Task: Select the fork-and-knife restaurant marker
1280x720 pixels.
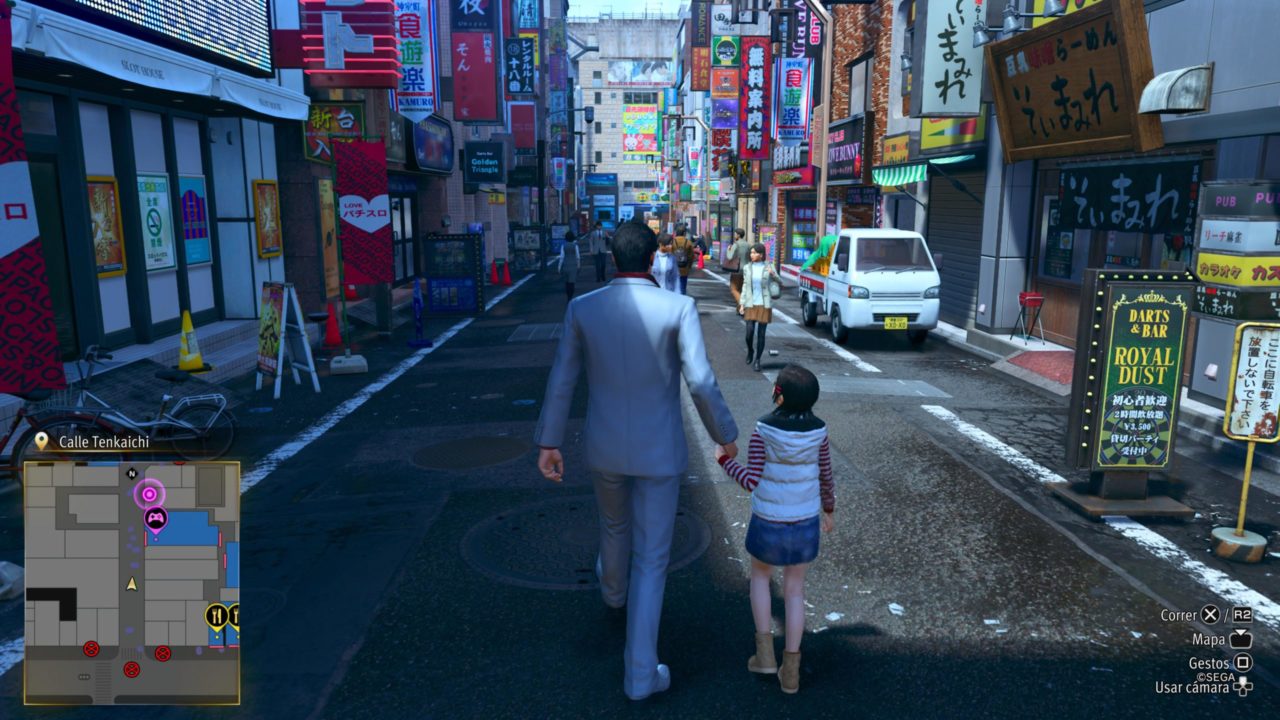Action: pyautogui.click(x=216, y=615)
